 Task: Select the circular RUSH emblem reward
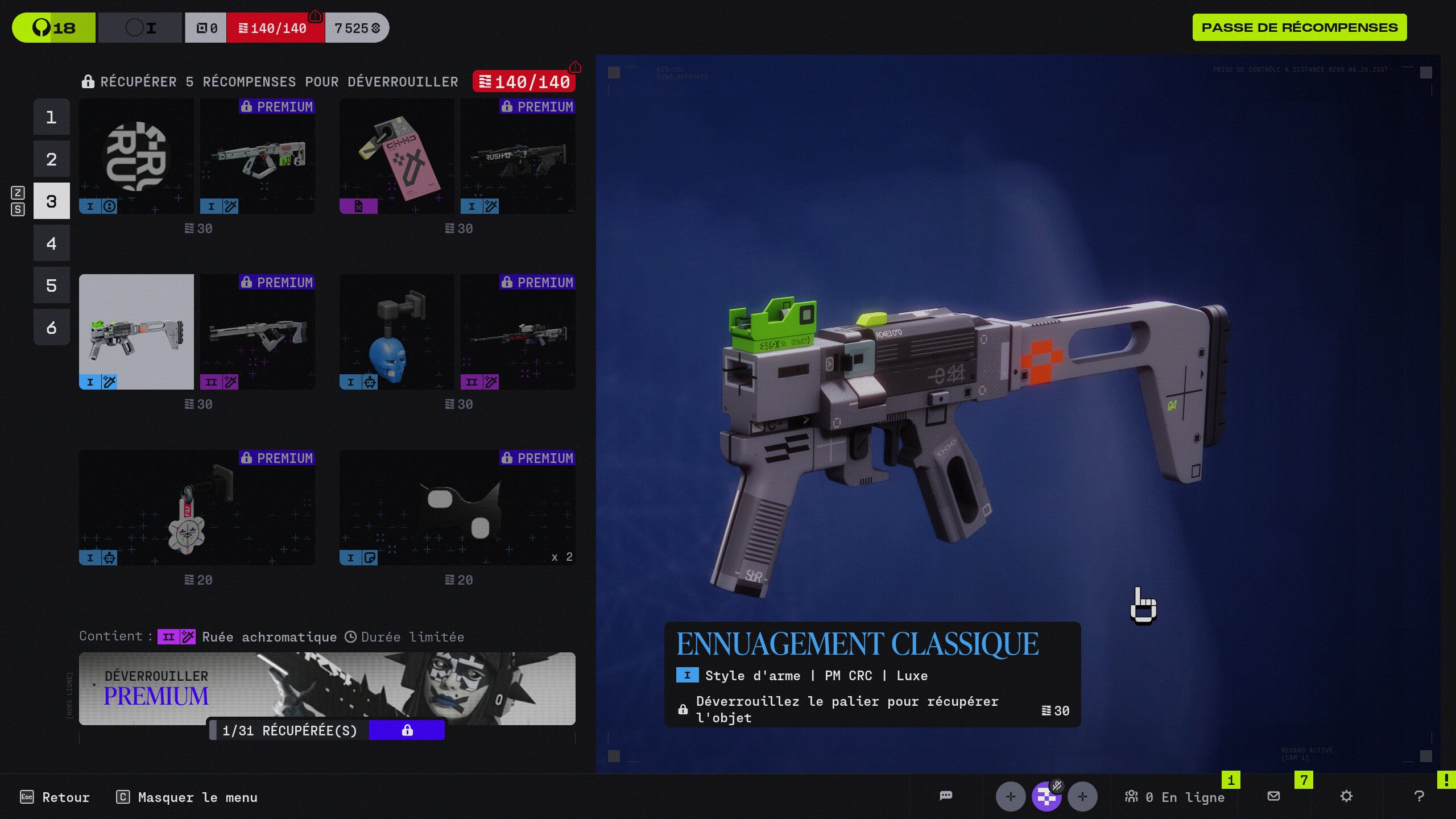[136, 156]
